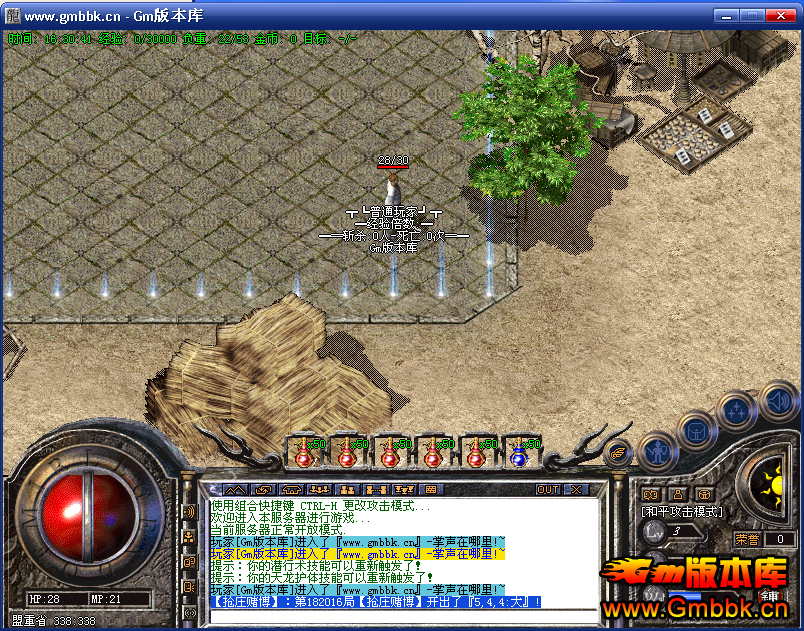Image resolution: width=804 pixels, height=631 pixels.
Task: Toggle sound with the speaker round button
Action: 778,402
